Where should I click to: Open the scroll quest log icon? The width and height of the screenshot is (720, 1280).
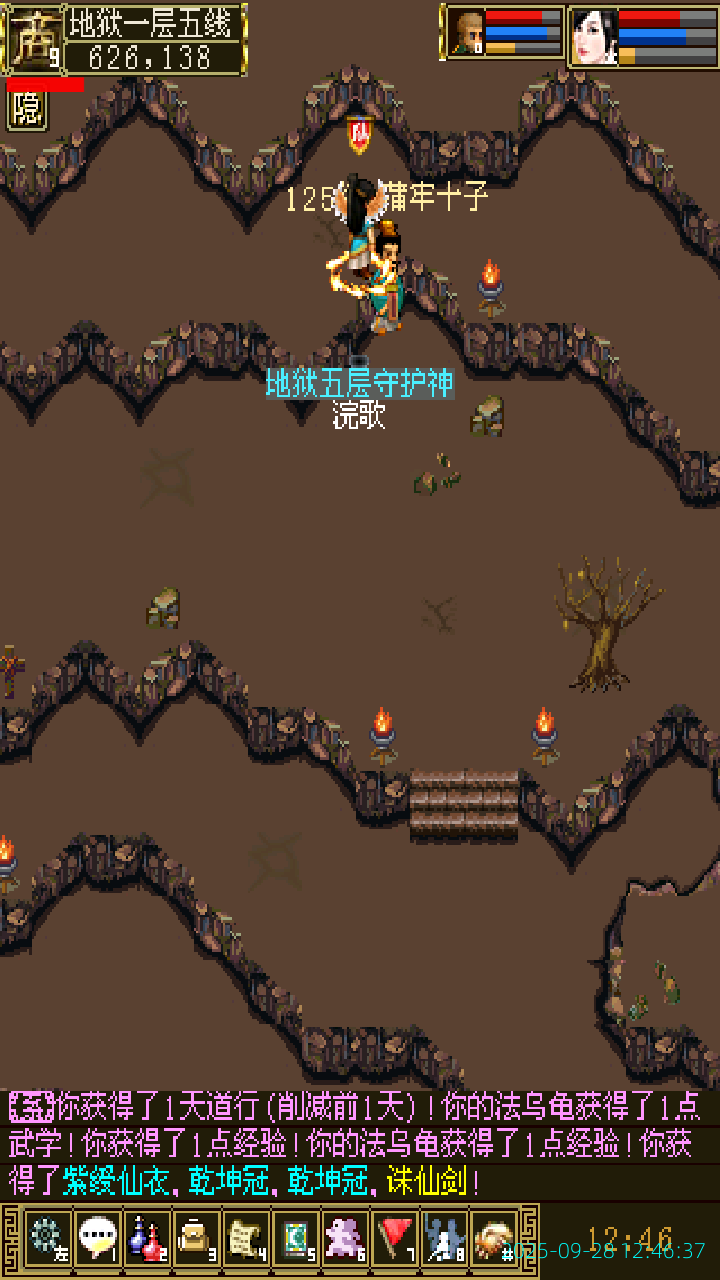tap(245, 1239)
